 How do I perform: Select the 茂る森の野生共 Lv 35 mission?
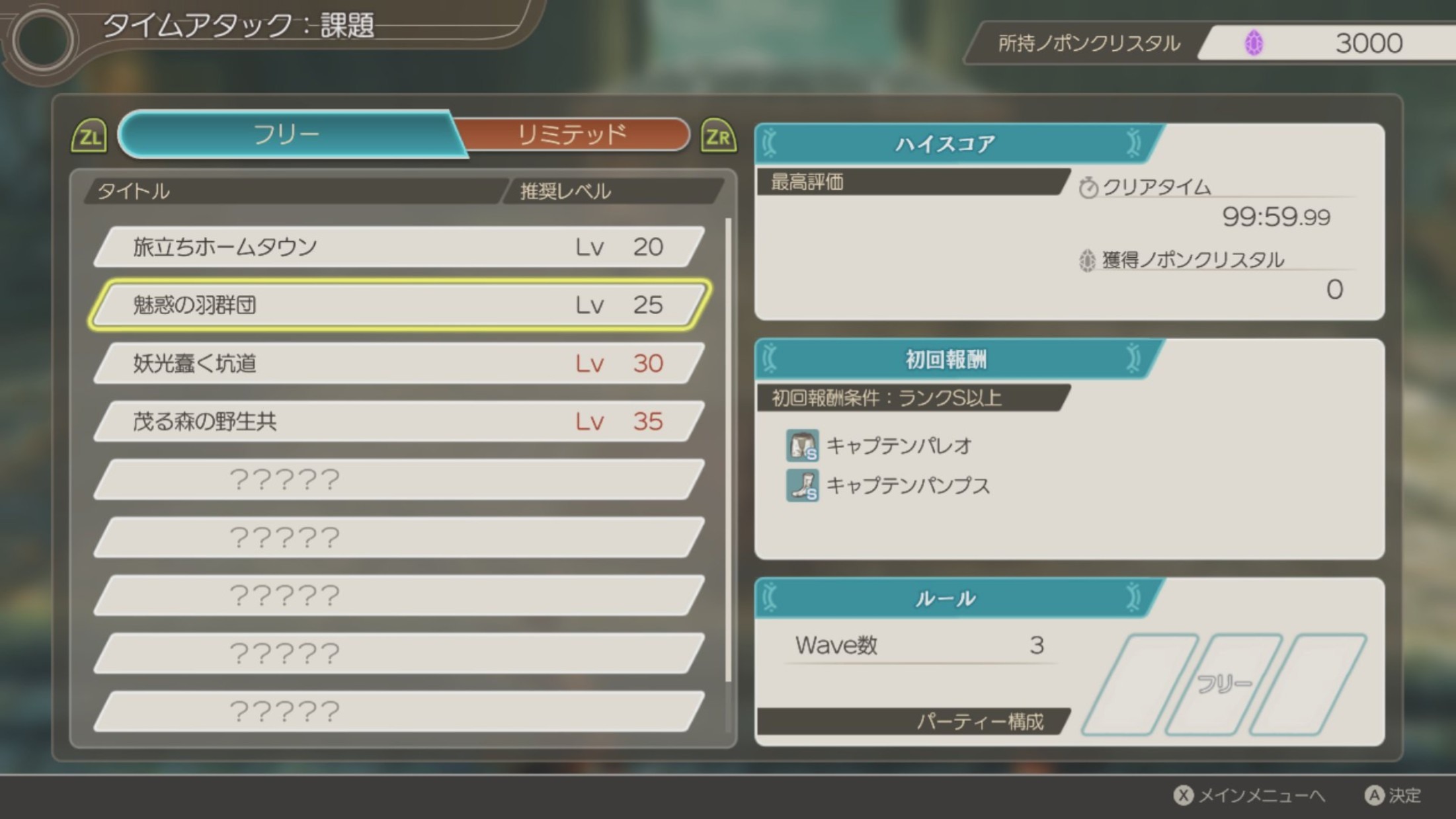click(x=397, y=421)
